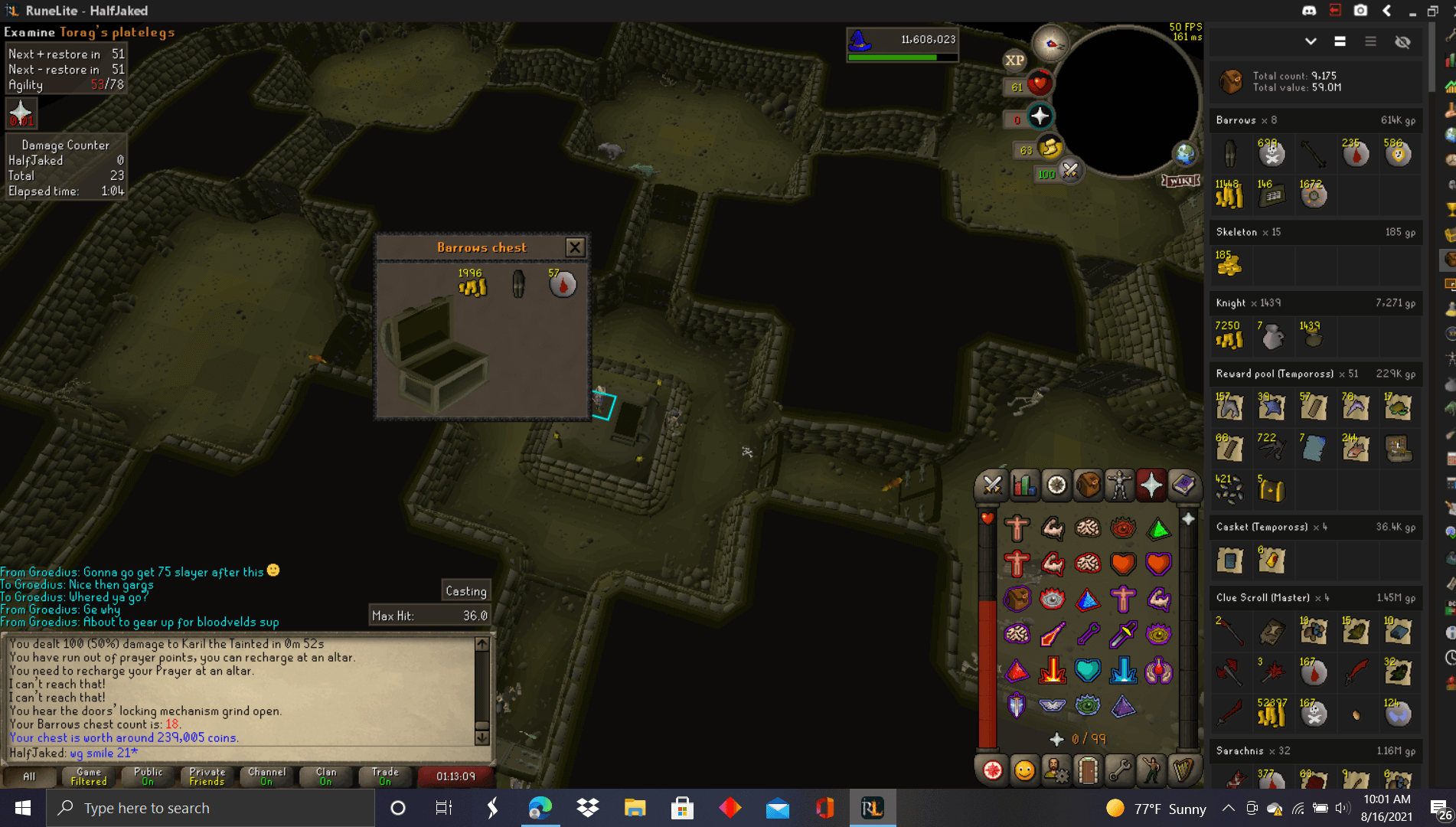Click the Wiki lookup button

(x=1180, y=181)
